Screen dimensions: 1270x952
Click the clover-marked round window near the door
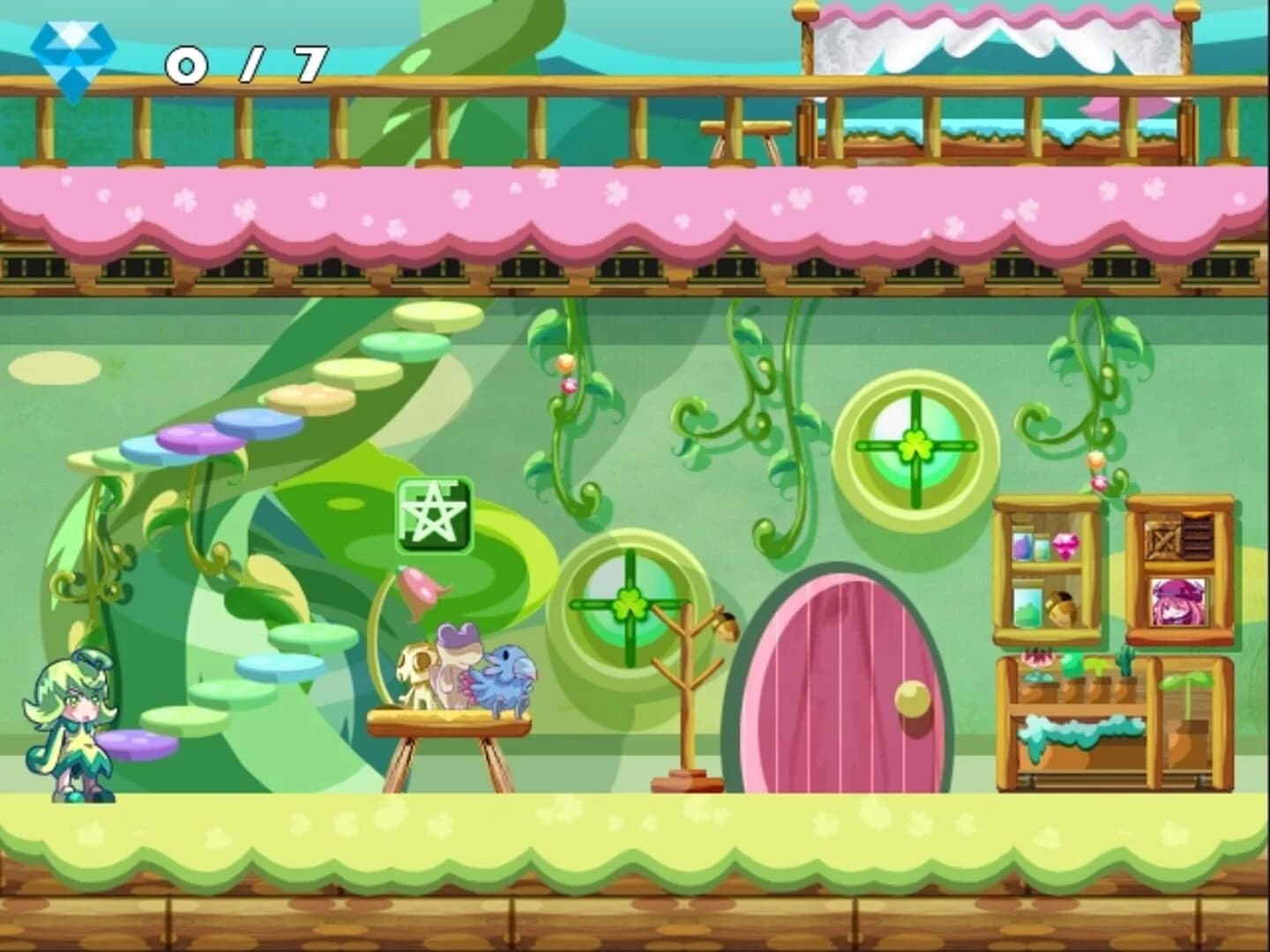[631, 606]
